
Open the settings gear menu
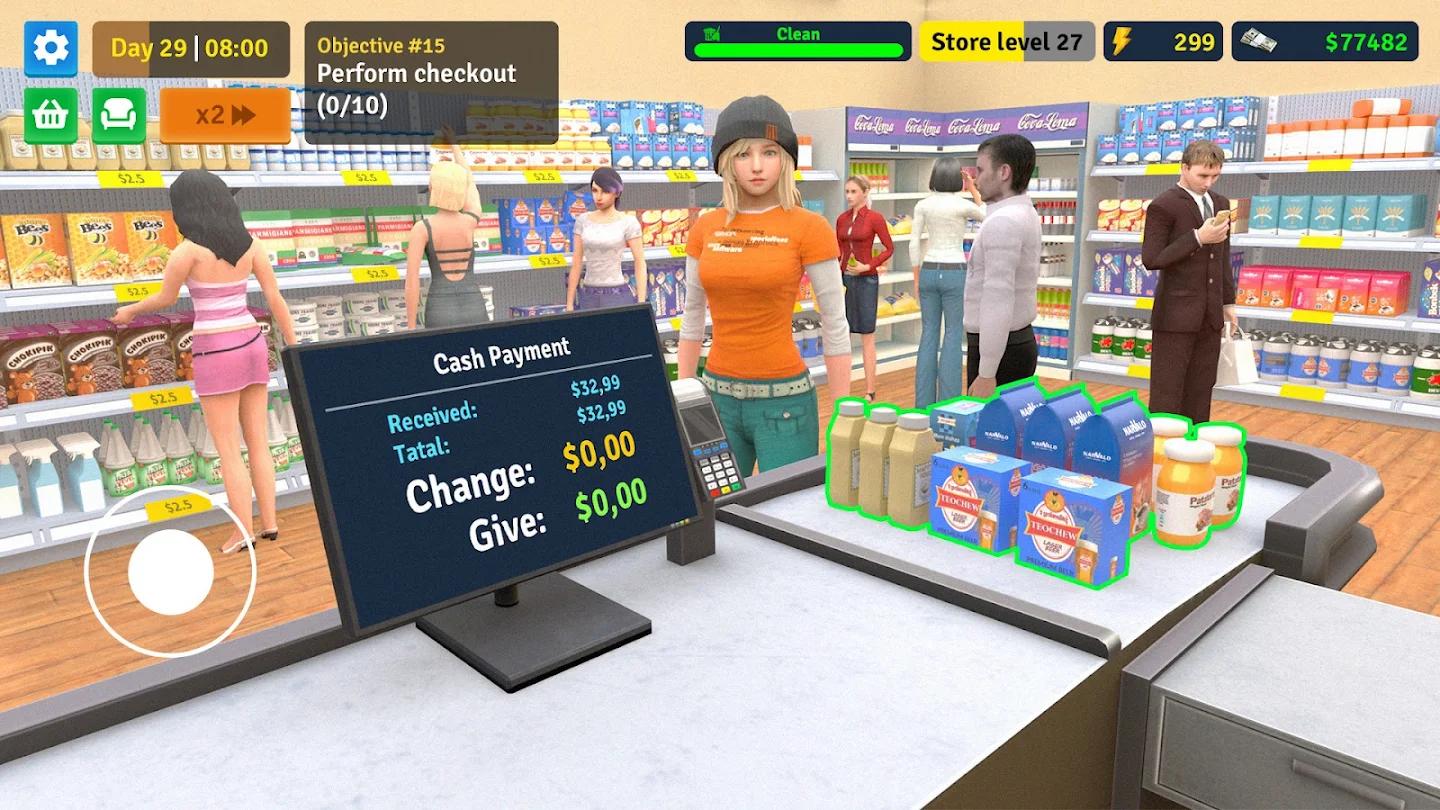(50, 47)
